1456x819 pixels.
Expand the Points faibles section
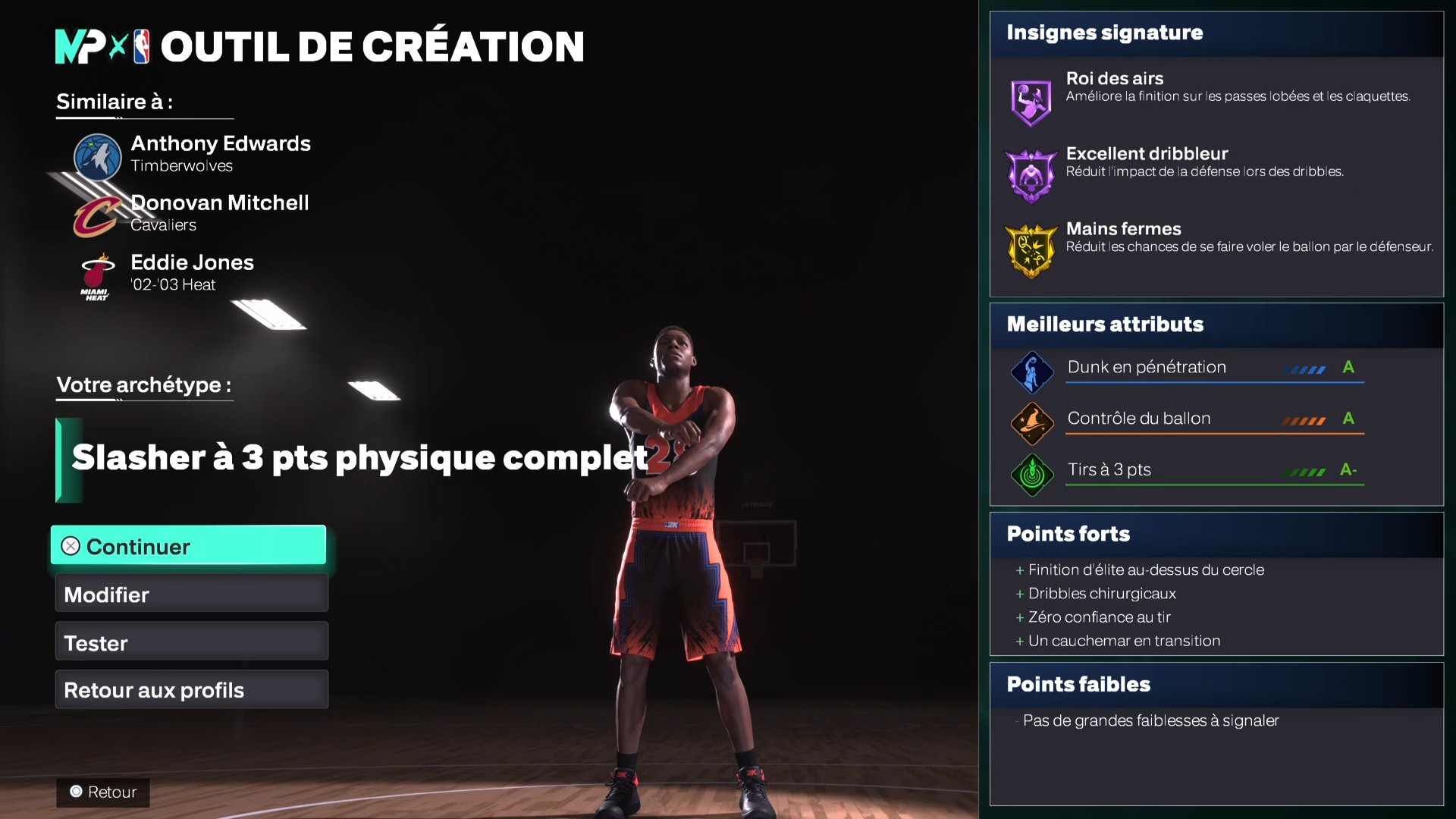pyautogui.click(x=1078, y=683)
